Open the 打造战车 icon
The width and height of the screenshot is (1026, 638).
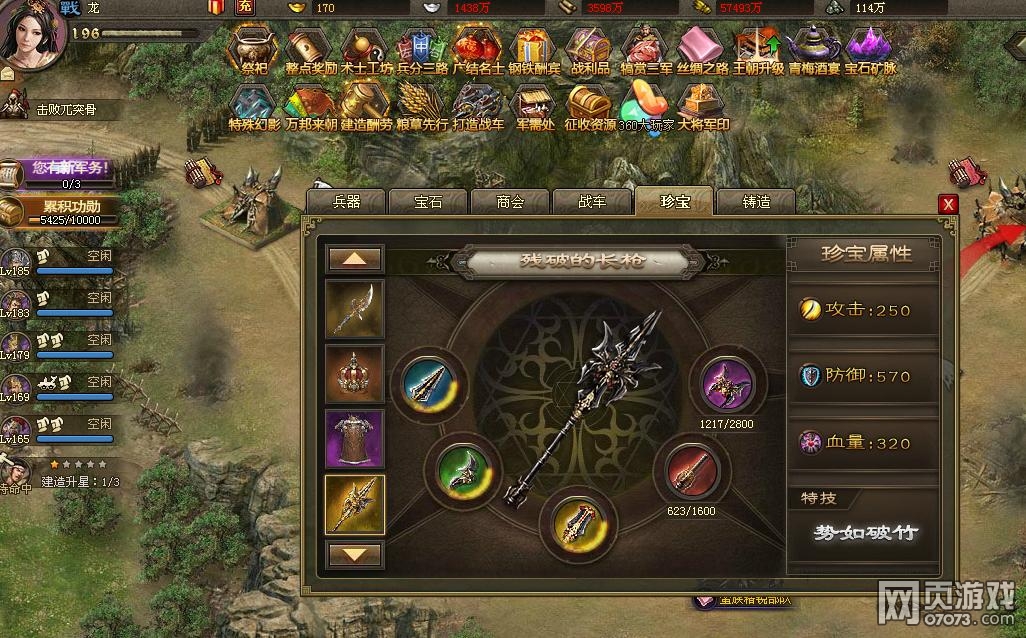(478, 107)
